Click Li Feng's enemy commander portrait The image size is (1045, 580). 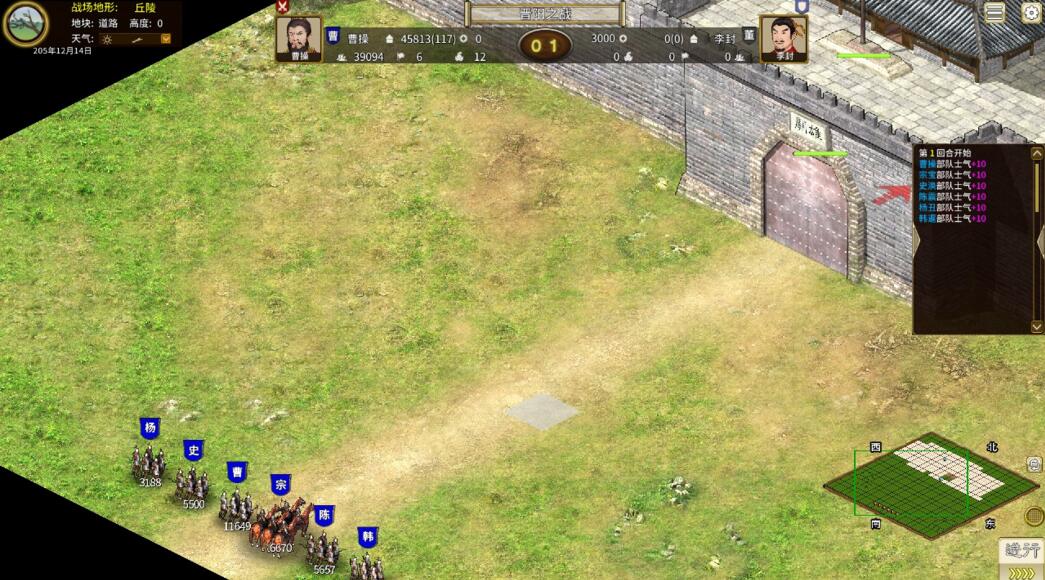783,39
